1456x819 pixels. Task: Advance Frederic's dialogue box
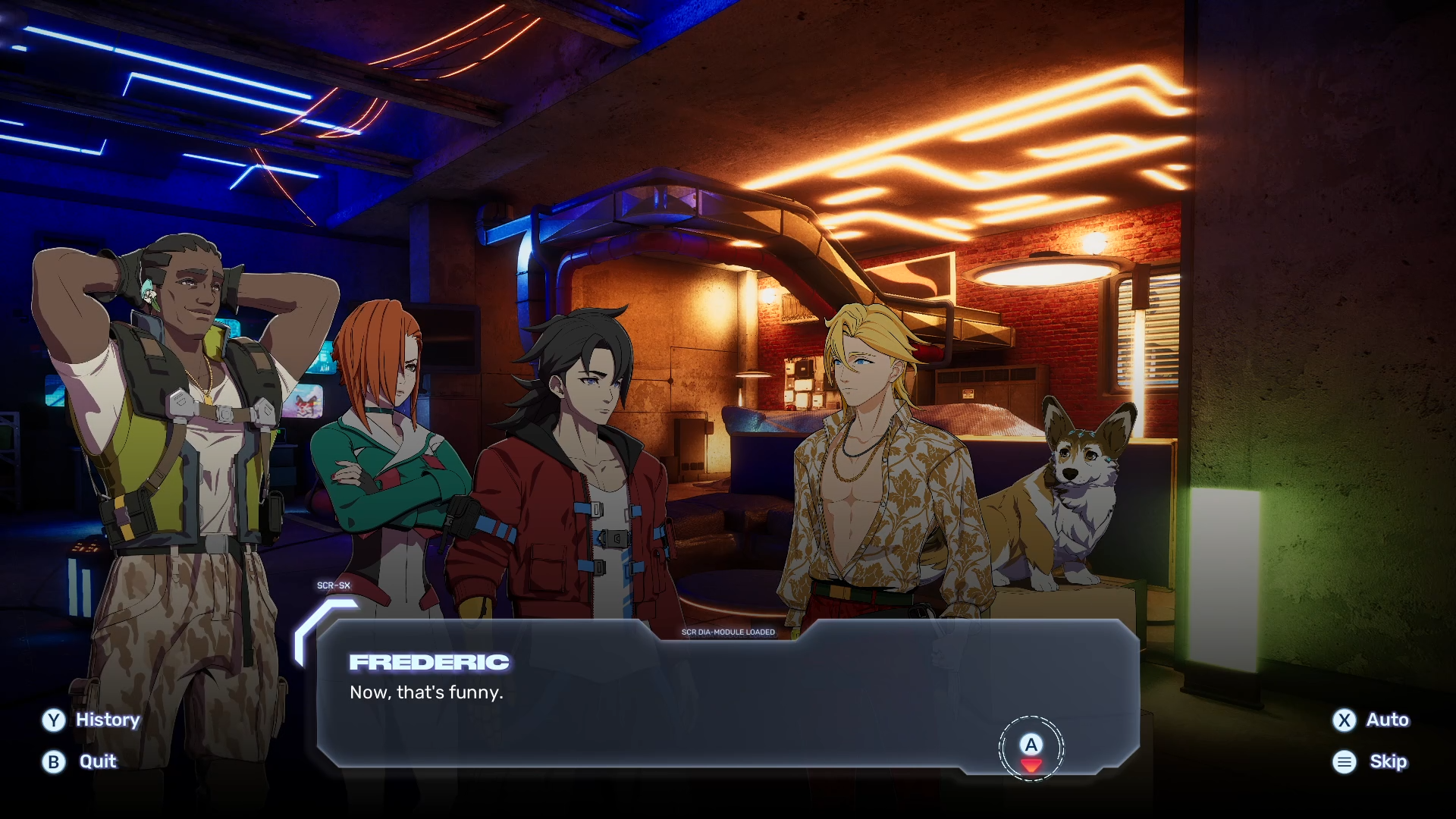click(x=1031, y=748)
